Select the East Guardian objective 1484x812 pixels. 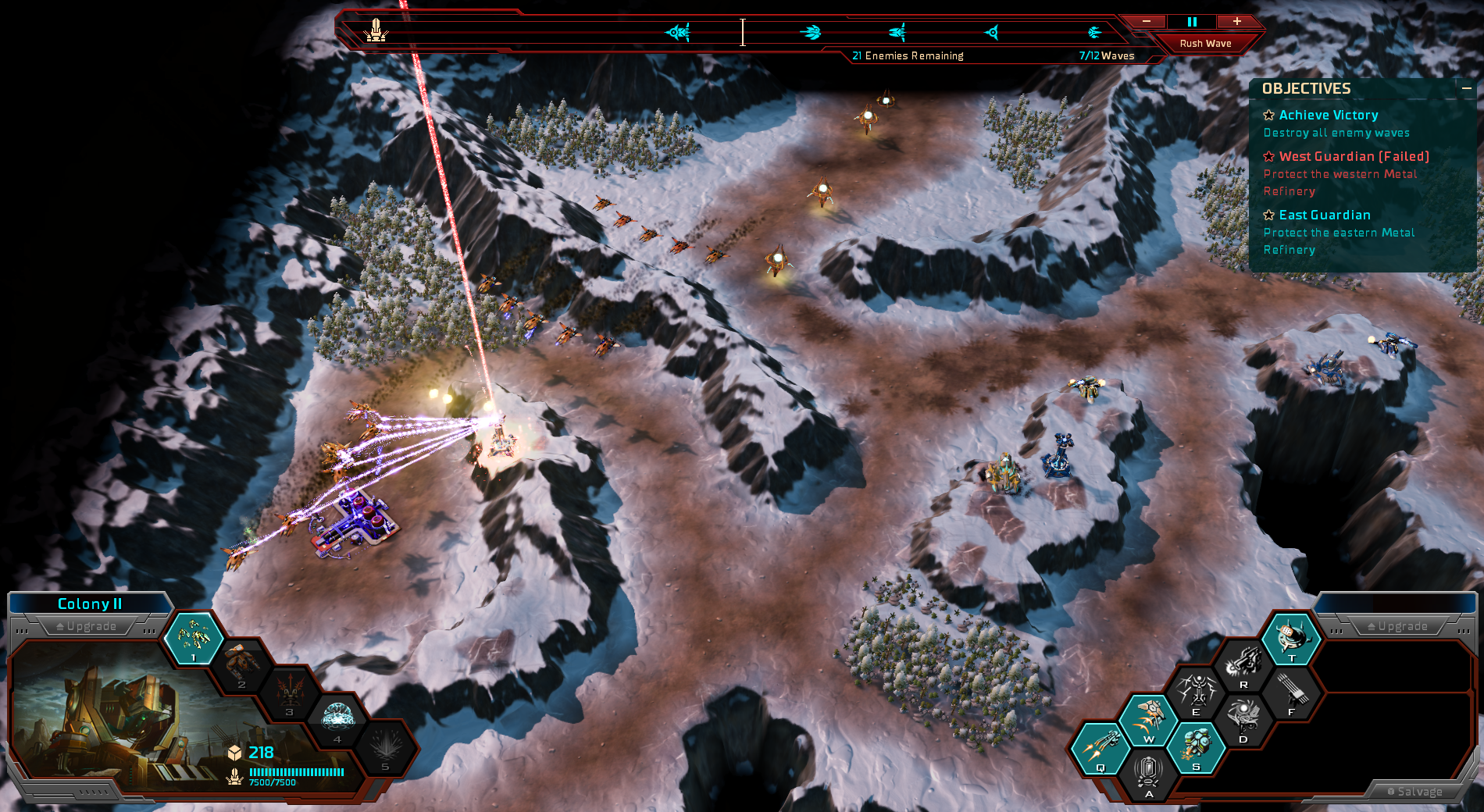click(1325, 215)
